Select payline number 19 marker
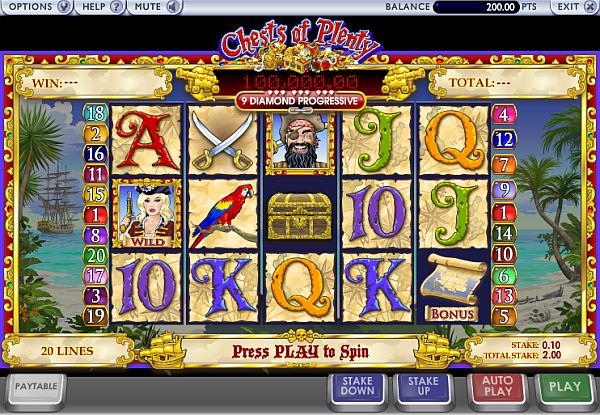This screenshot has height=415, width=600. click(98, 316)
